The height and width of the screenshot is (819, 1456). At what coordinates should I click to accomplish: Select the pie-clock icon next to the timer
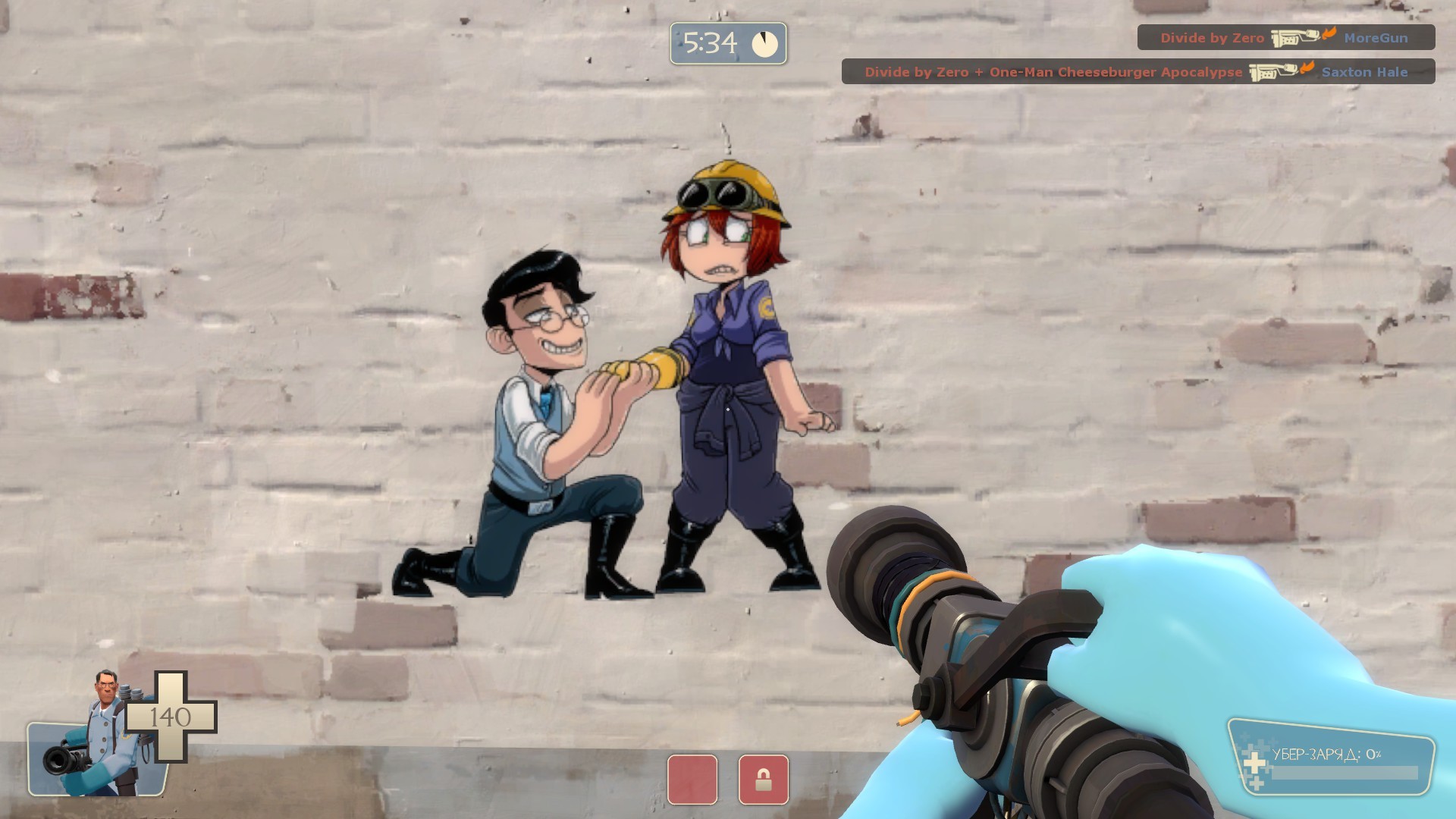tap(766, 44)
